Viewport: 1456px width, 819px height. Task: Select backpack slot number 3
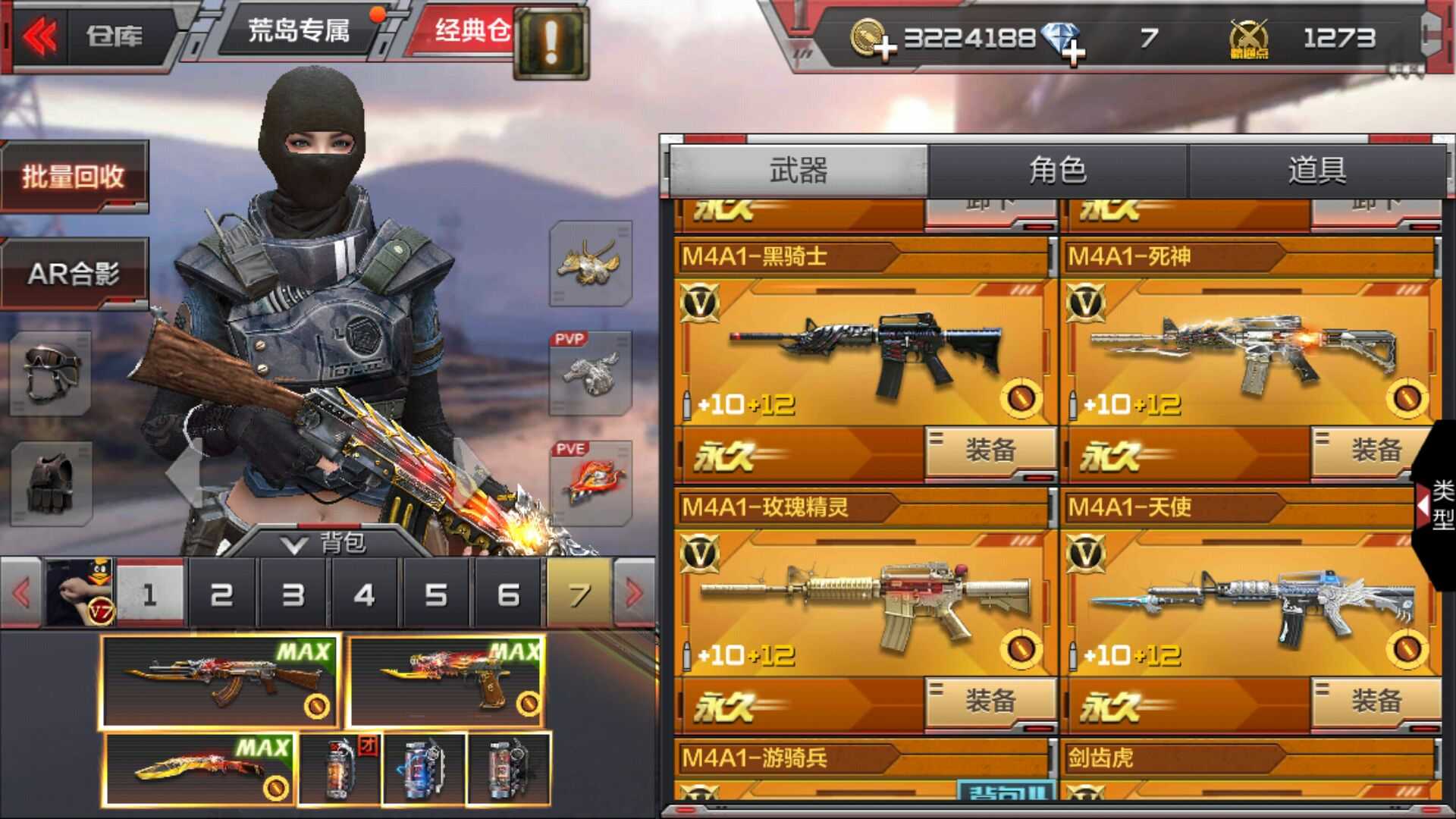(x=293, y=595)
